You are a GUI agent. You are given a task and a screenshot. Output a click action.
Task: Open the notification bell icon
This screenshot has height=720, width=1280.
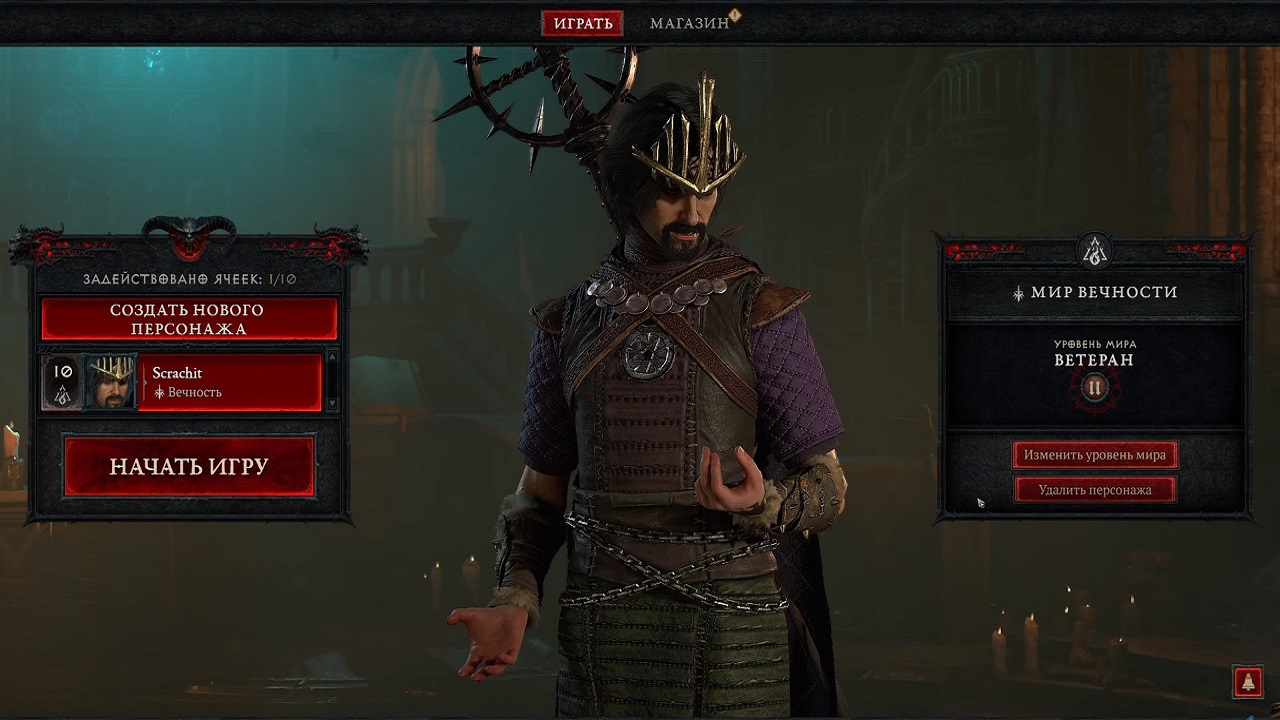click(1247, 683)
